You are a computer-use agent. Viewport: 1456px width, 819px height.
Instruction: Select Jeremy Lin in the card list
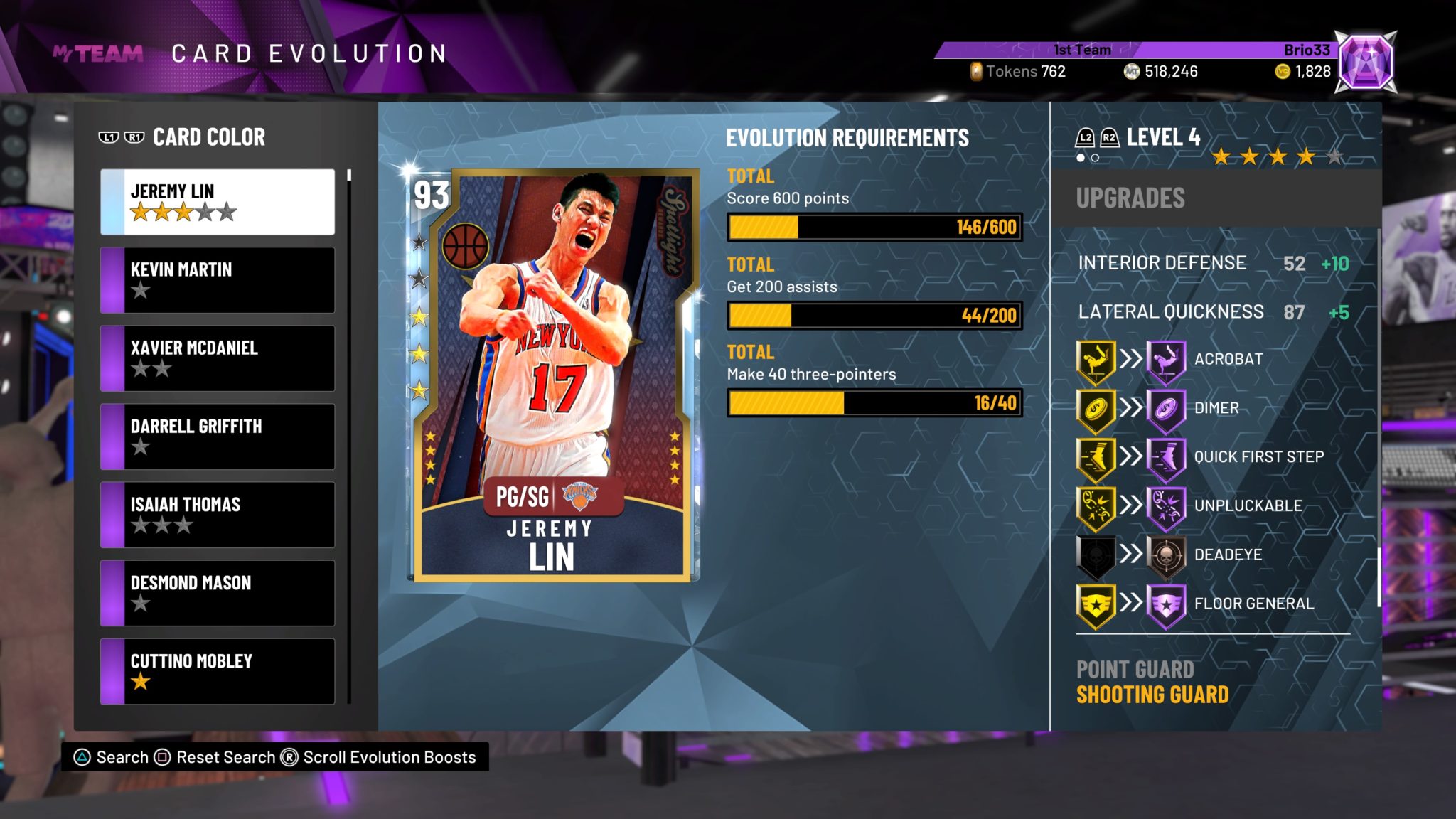218,202
